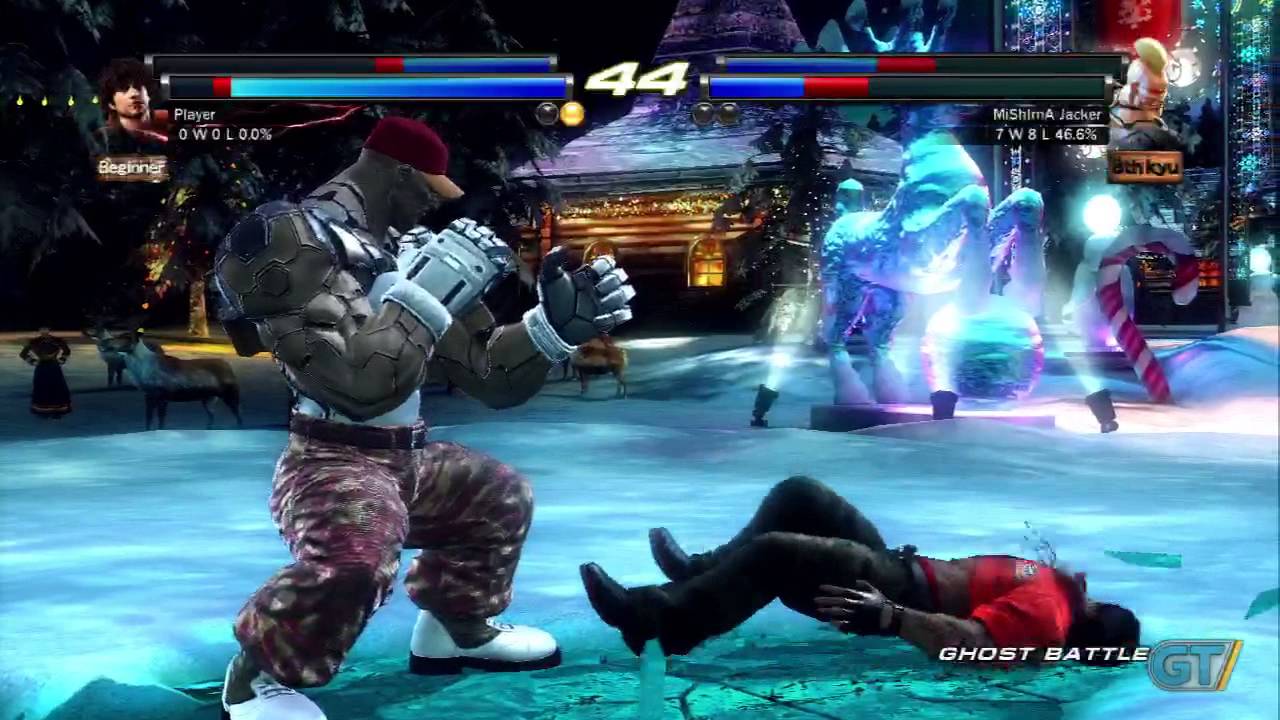Toggle the second coin slot near the timer

(546, 113)
